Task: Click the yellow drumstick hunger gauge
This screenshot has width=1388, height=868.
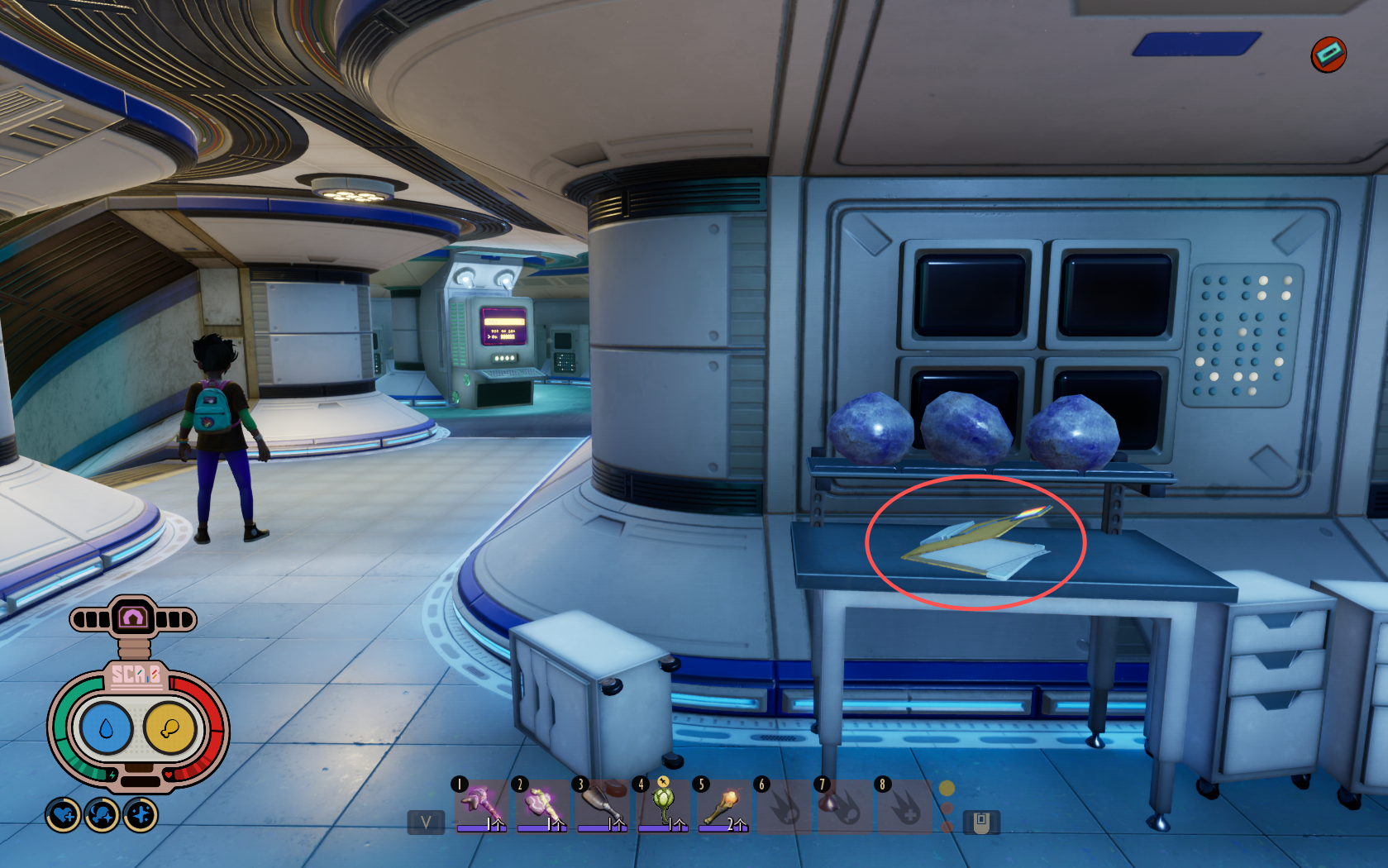Action: 169,728
